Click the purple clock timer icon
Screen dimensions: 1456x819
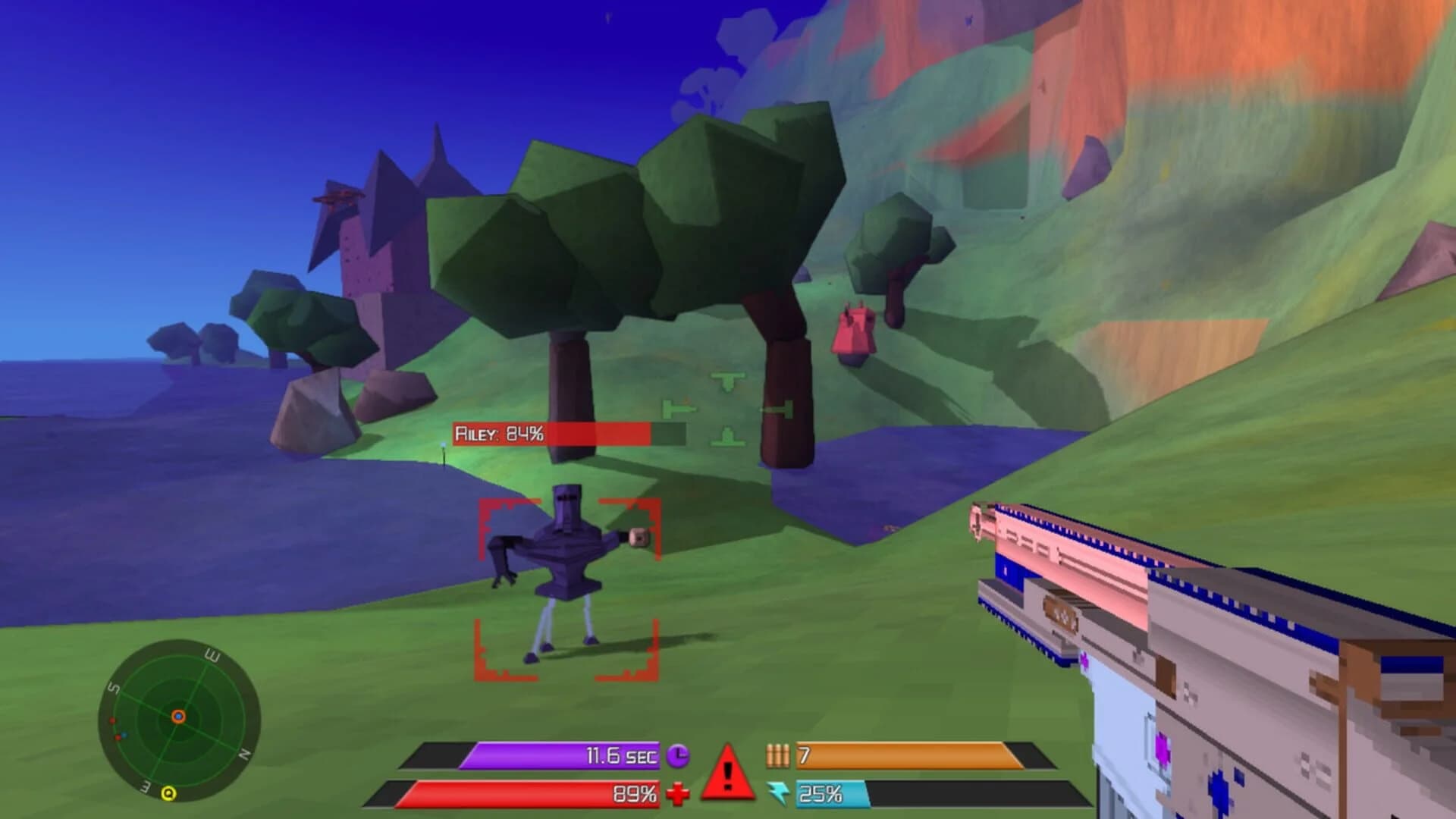click(679, 755)
